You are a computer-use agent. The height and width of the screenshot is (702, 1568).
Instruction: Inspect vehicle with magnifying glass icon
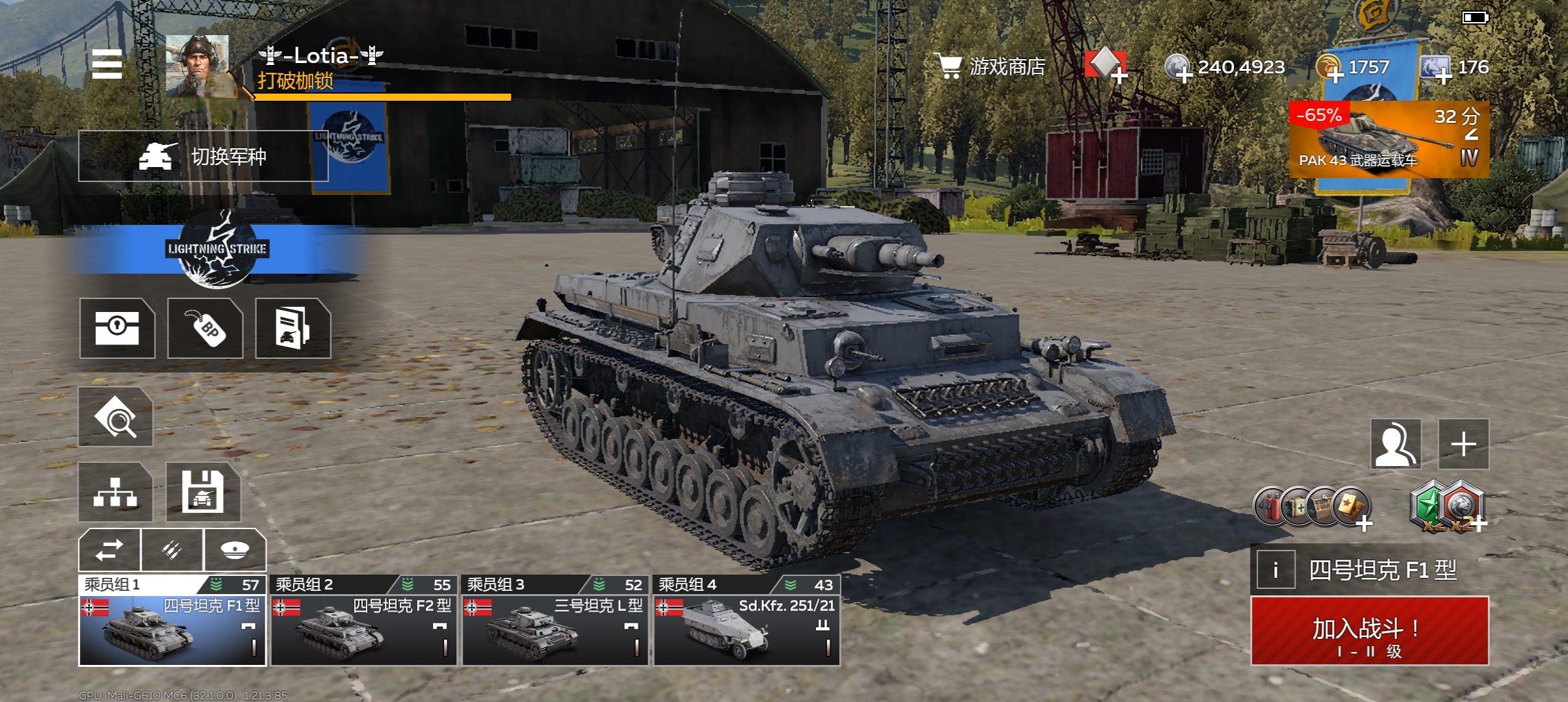(x=116, y=417)
